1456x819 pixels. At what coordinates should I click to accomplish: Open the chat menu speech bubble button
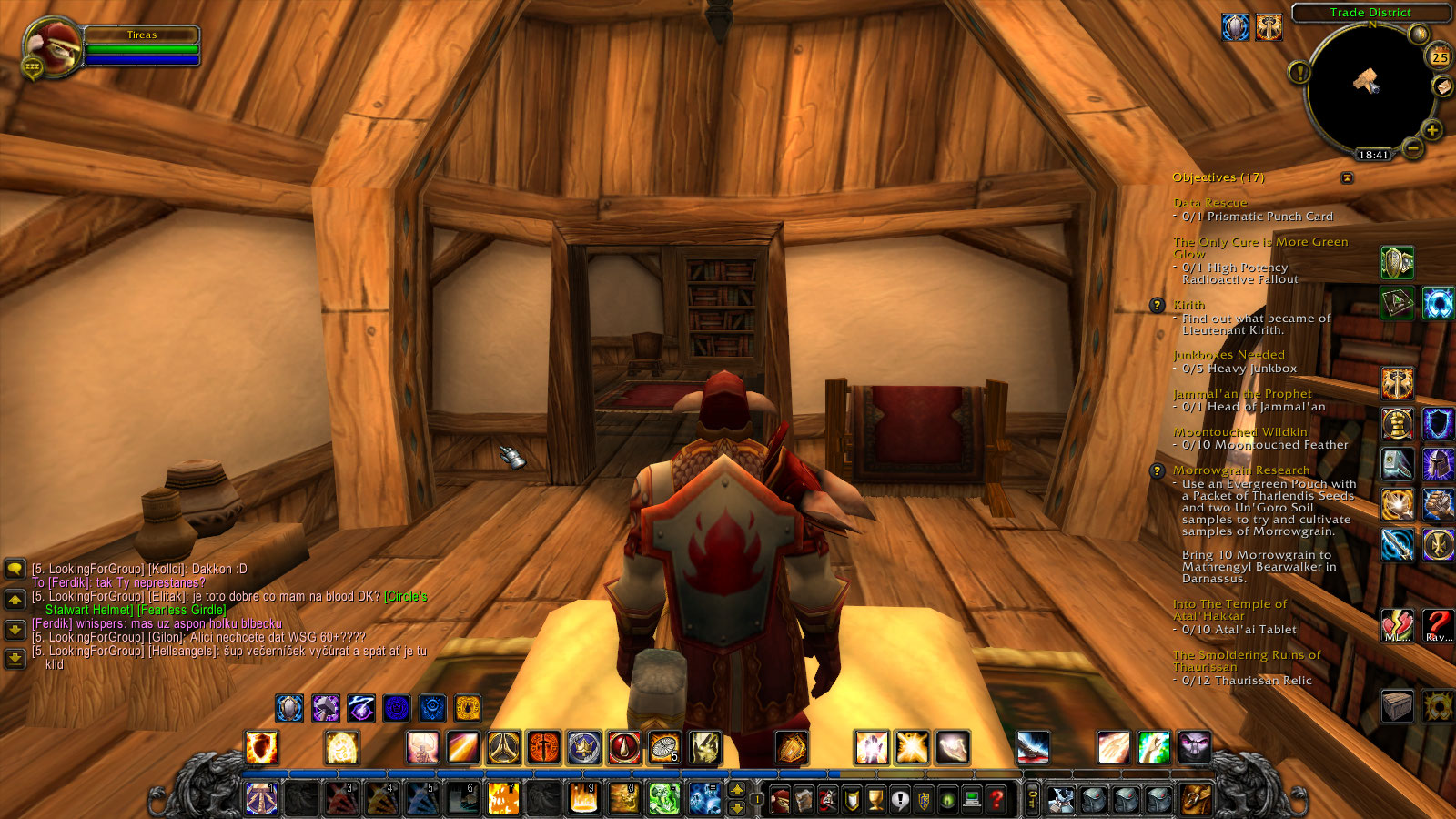click(15, 570)
